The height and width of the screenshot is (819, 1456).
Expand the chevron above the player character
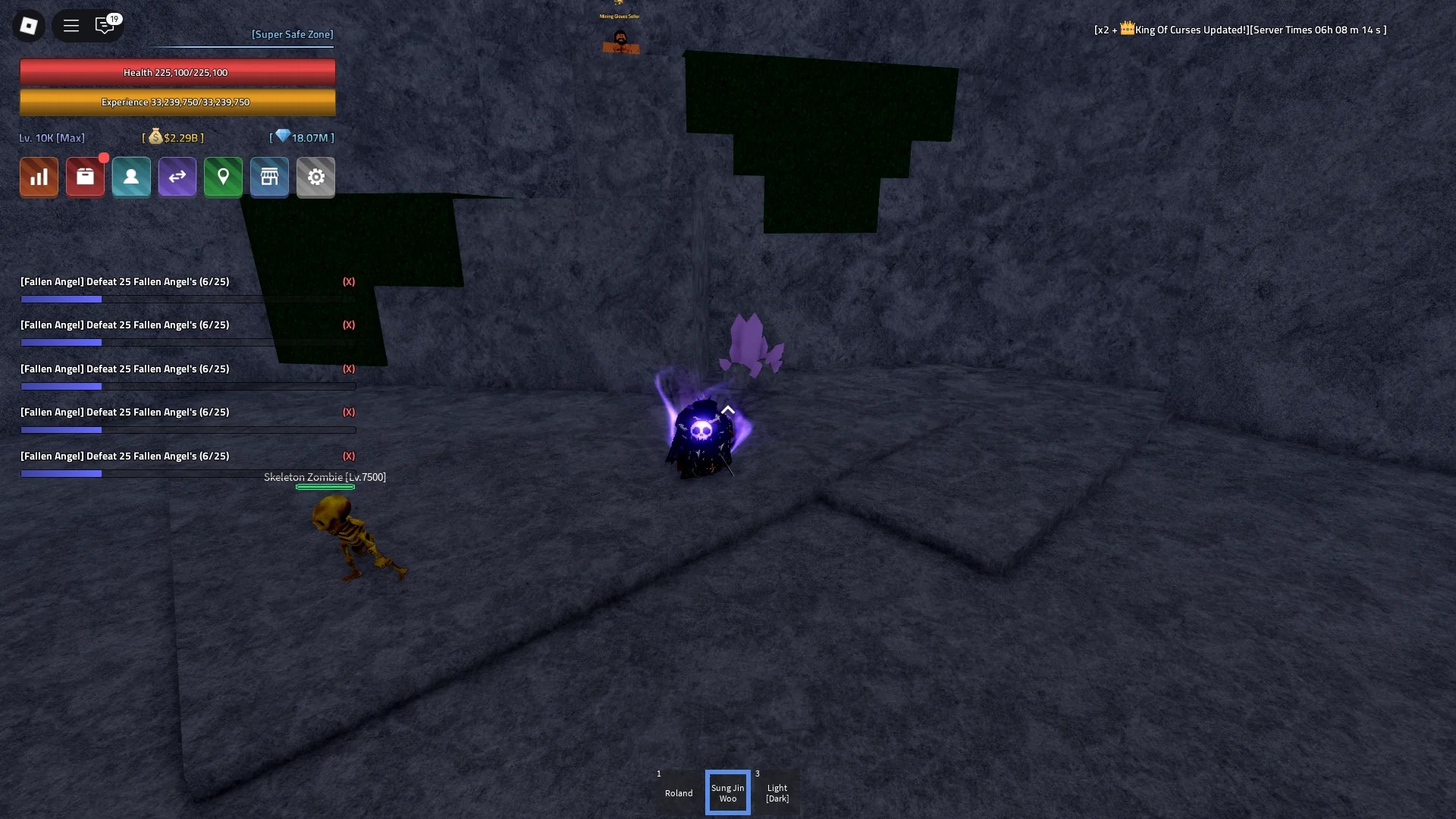tap(728, 409)
